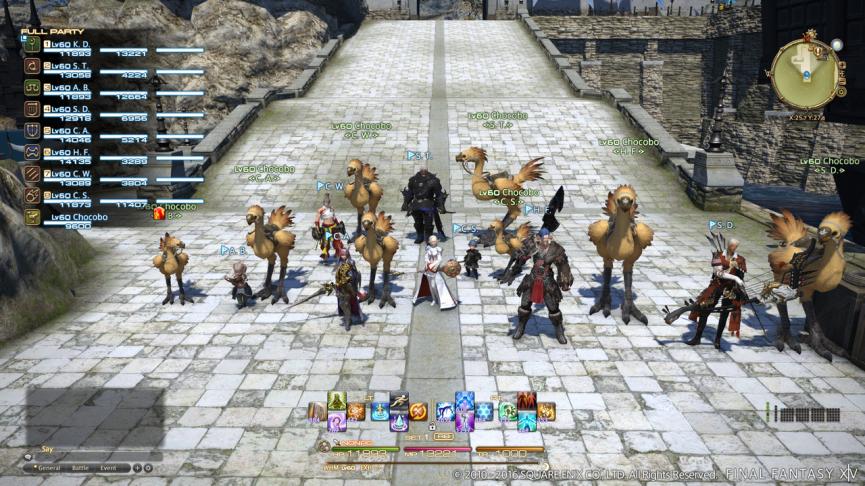Switch to the Battle chat tab
This screenshot has width=865, height=486.
click(x=81, y=467)
